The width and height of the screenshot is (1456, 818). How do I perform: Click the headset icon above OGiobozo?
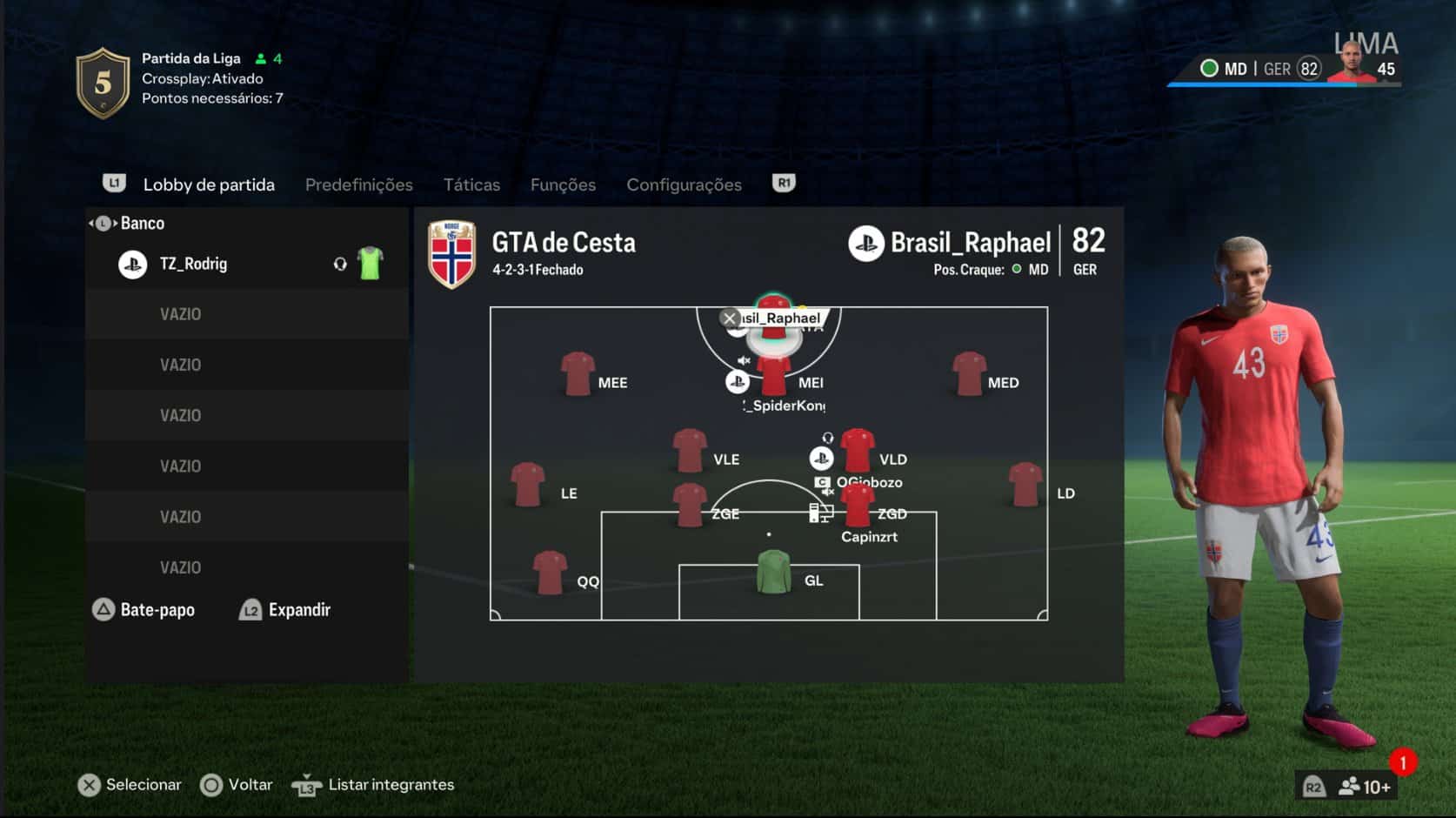coord(828,438)
